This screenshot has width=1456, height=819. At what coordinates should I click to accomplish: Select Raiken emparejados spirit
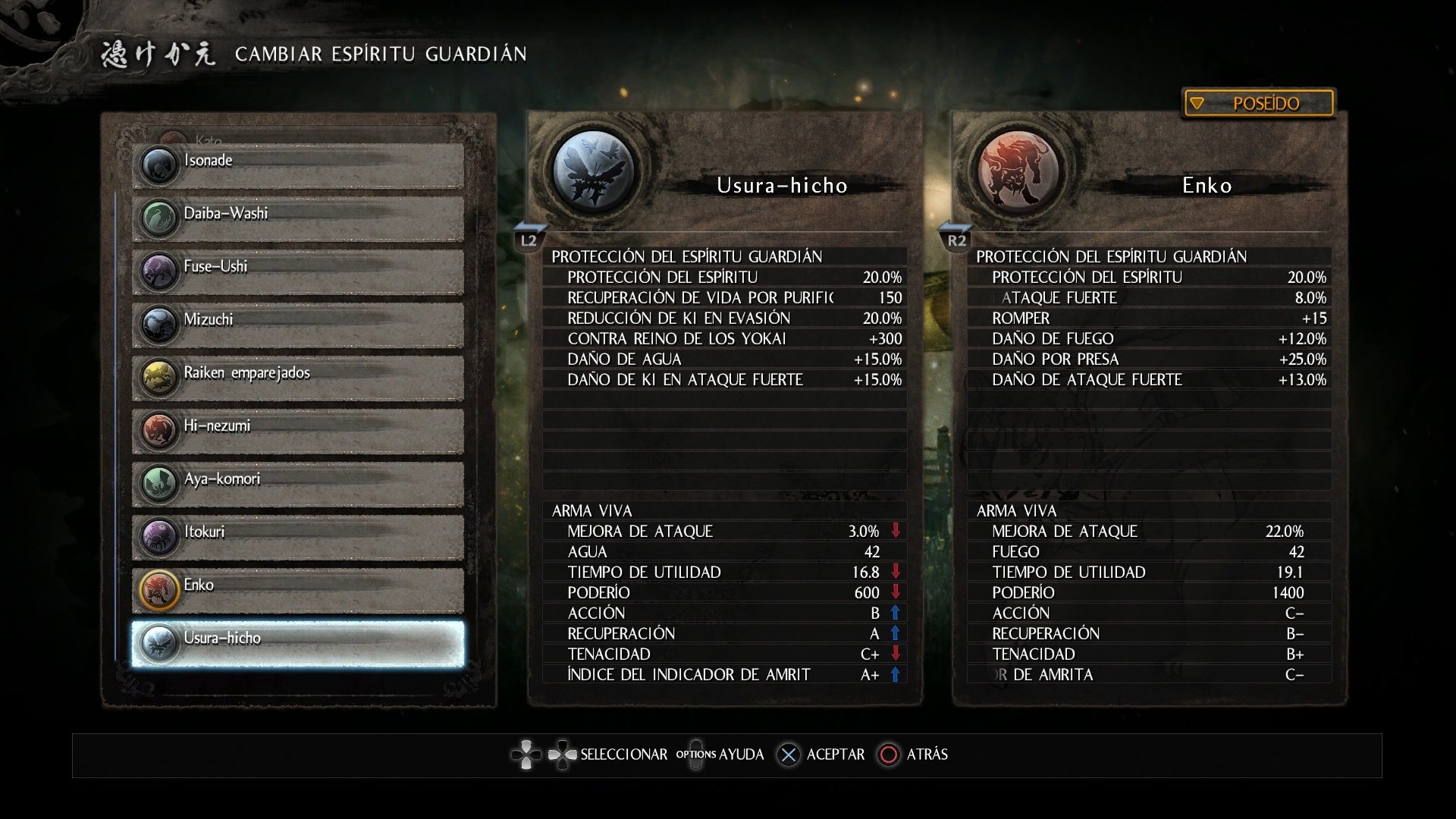[297, 377]
